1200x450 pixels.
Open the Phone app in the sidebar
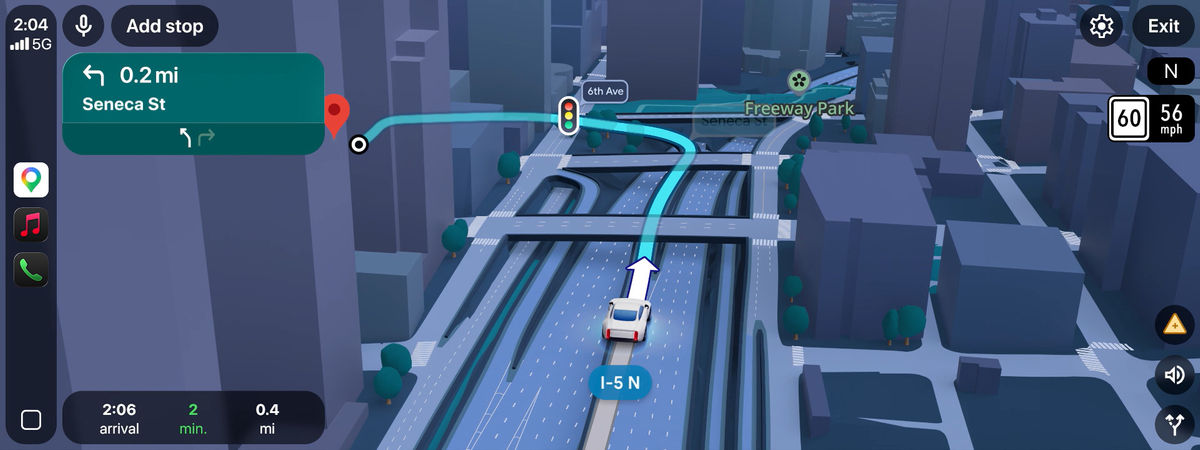[x=31, y=269]
